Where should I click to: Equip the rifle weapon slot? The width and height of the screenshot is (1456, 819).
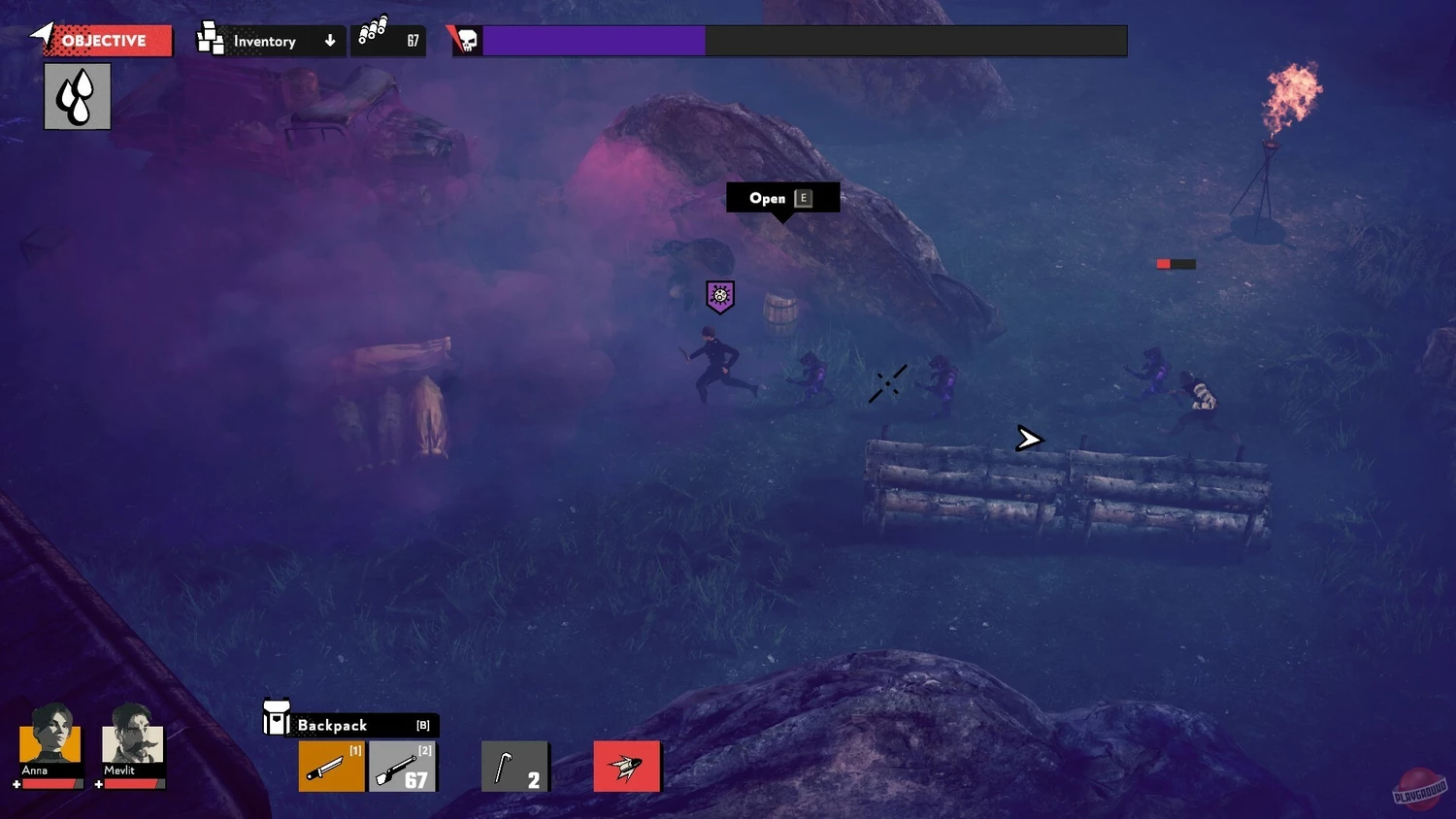click(403, 767)
